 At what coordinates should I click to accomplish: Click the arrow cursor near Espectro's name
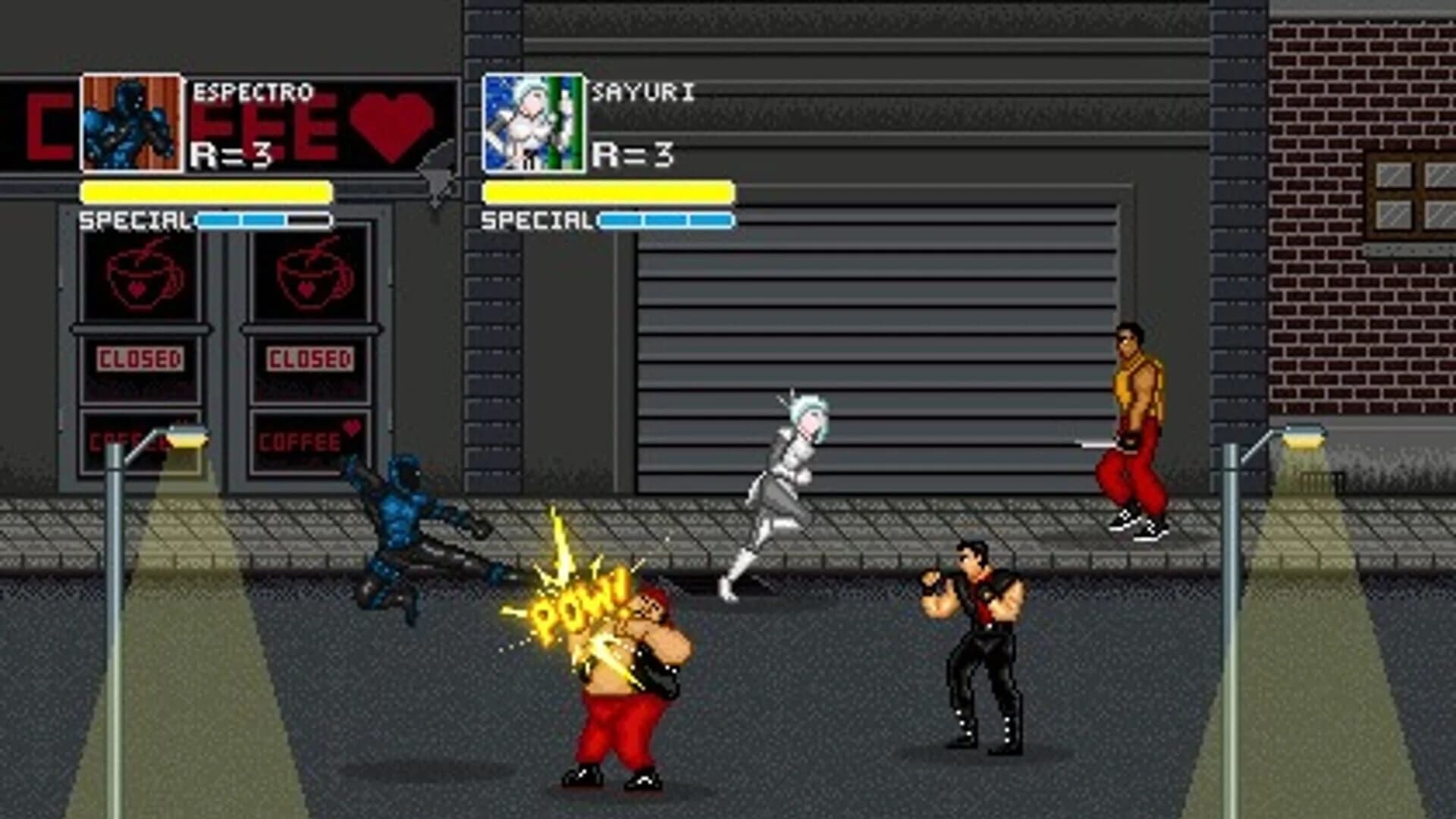coord(436,171)
